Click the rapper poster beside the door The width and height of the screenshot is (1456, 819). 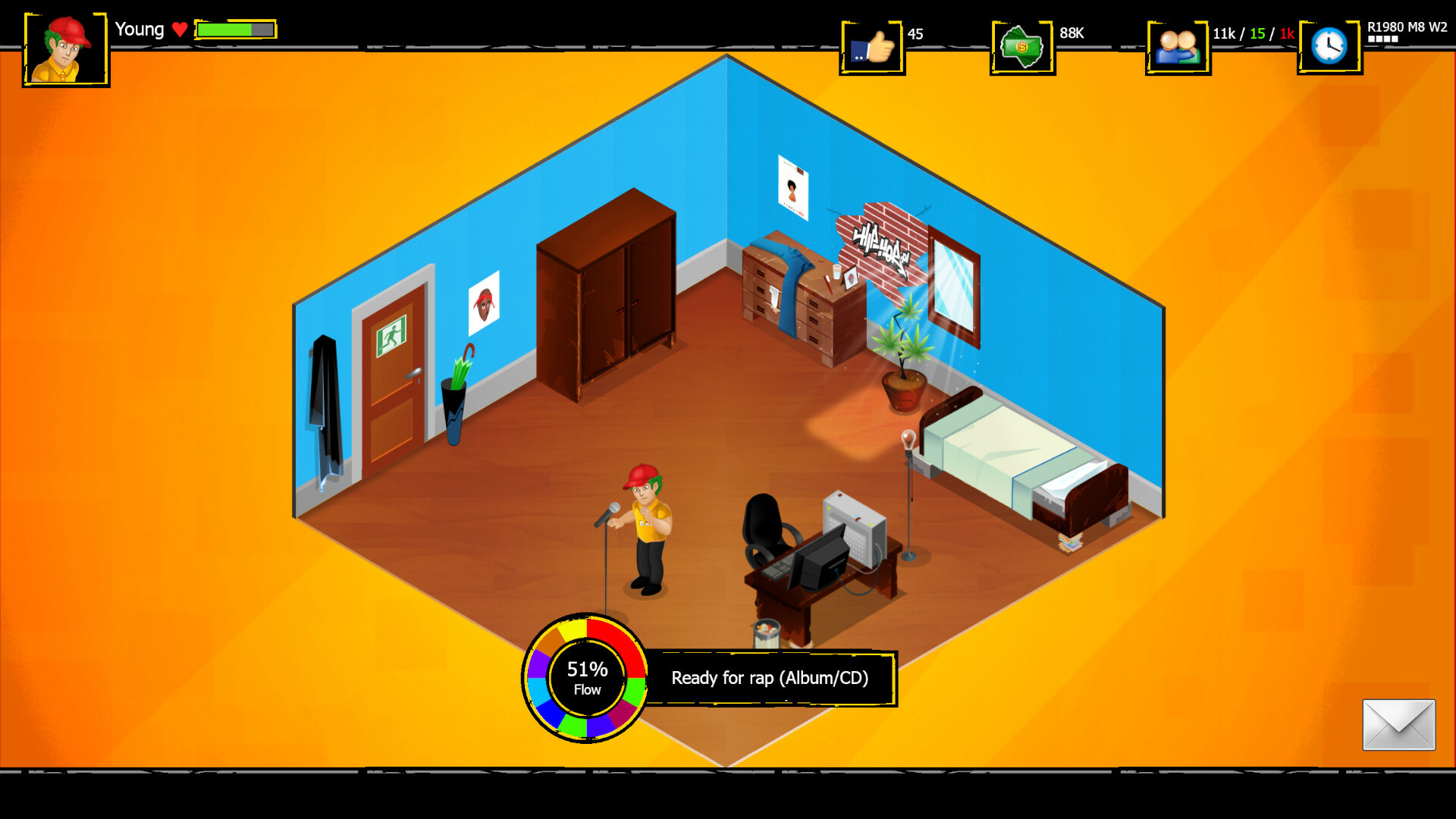(x=484, y=303)
